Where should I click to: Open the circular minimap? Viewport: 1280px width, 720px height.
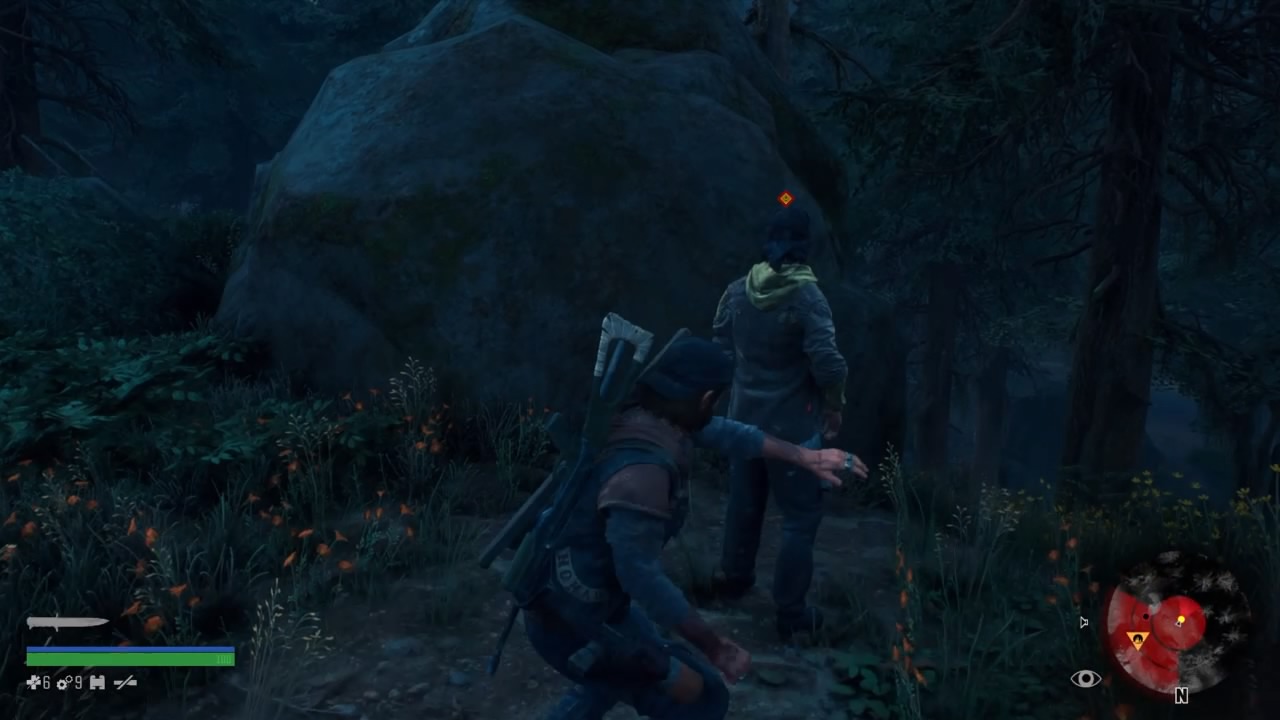1177,621
